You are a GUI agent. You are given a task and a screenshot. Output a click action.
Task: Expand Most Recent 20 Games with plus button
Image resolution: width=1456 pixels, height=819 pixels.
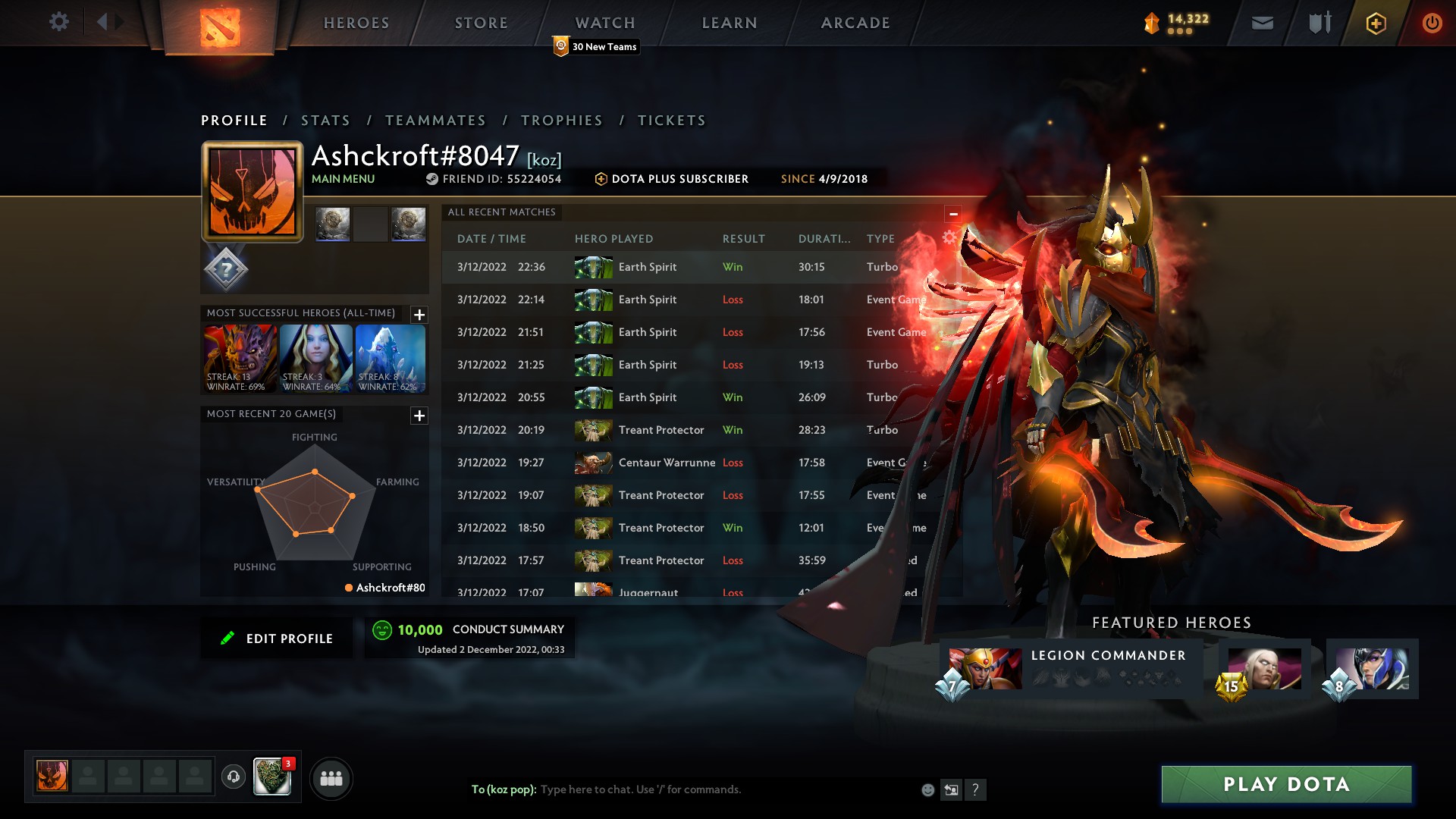tap(418, 416)
